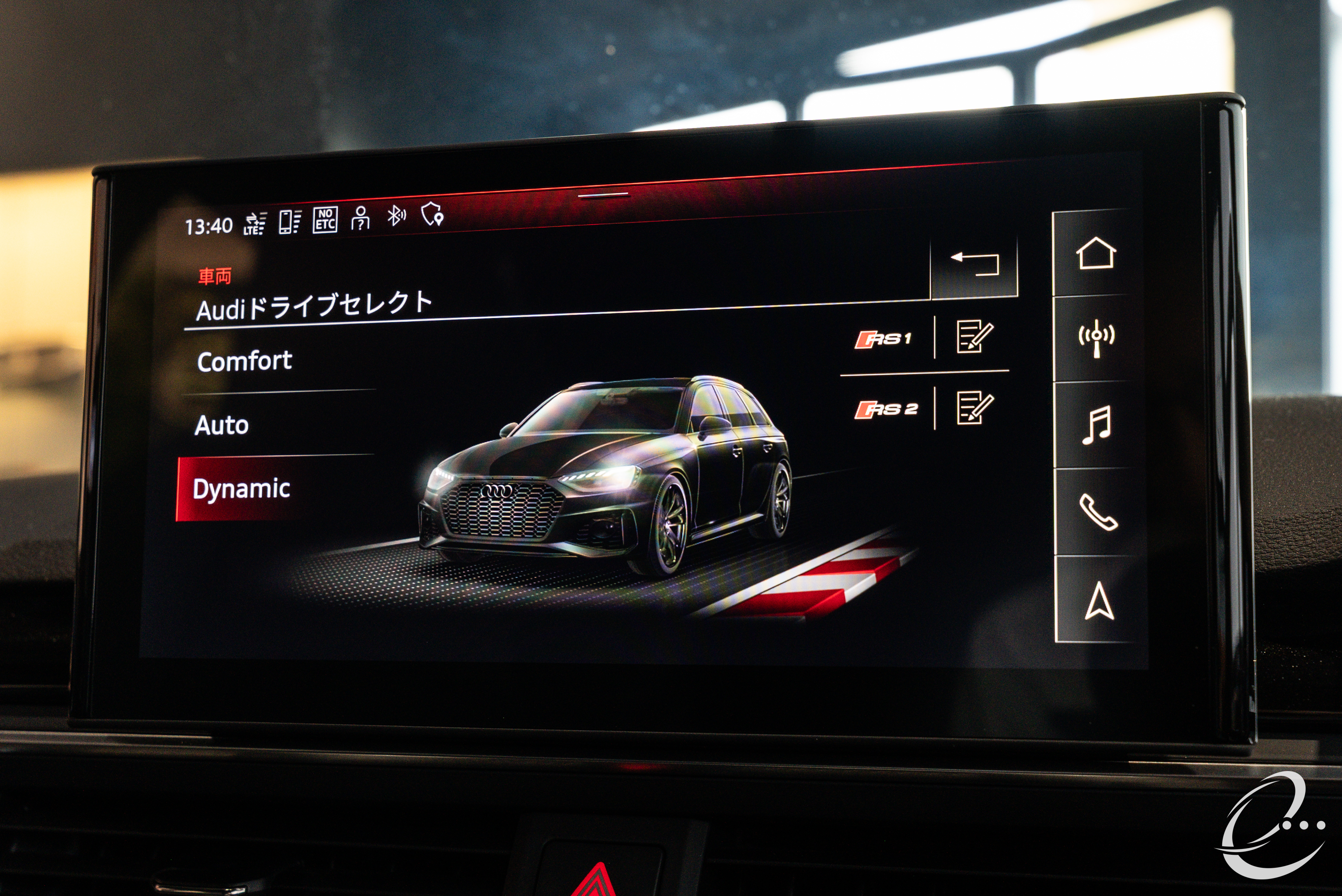Select the RS 2 individual mode
Image resolution: width=1342 pixels, height=896 pixels.
[886, 410]
